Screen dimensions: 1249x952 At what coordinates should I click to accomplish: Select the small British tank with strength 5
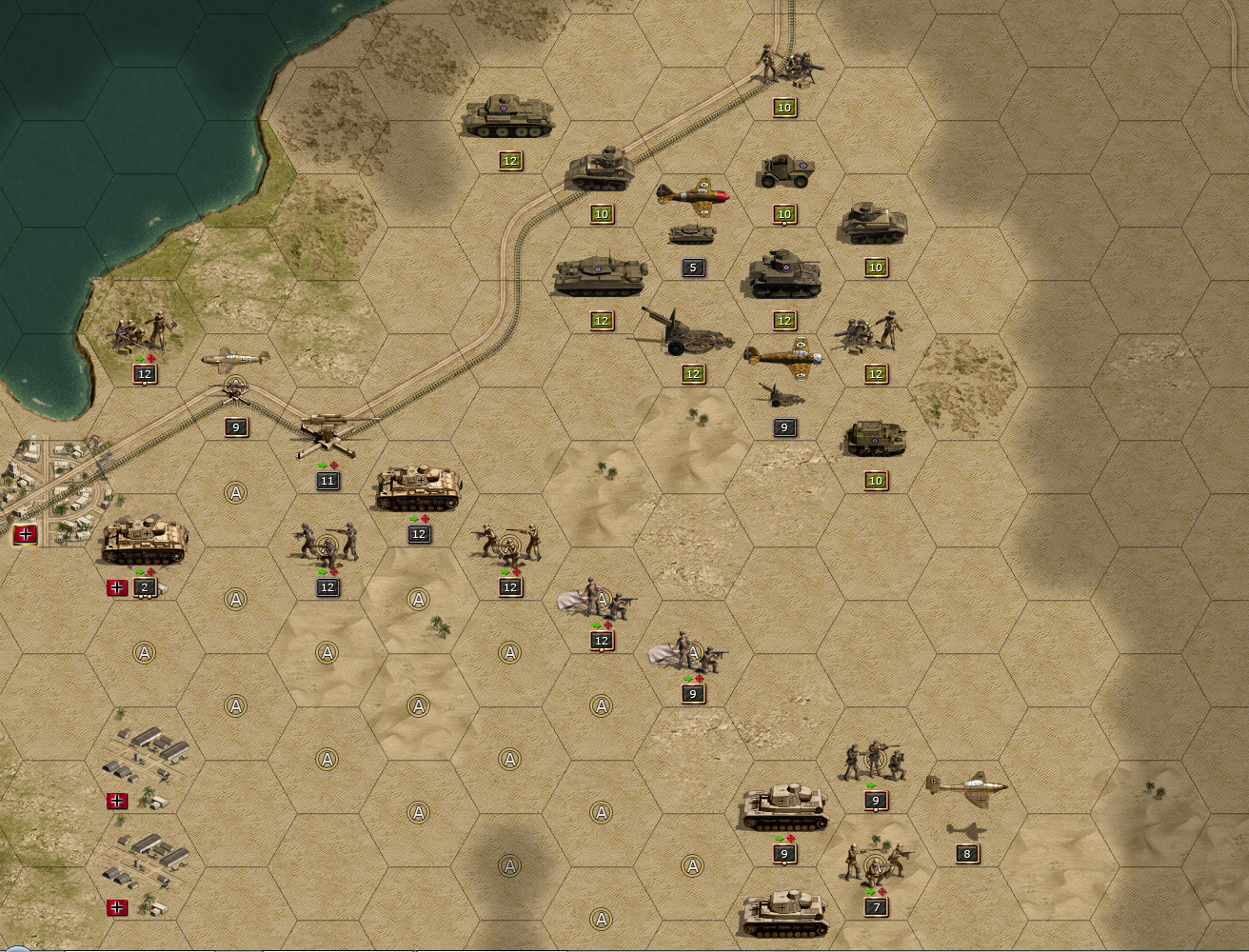[x=692, y=234]
